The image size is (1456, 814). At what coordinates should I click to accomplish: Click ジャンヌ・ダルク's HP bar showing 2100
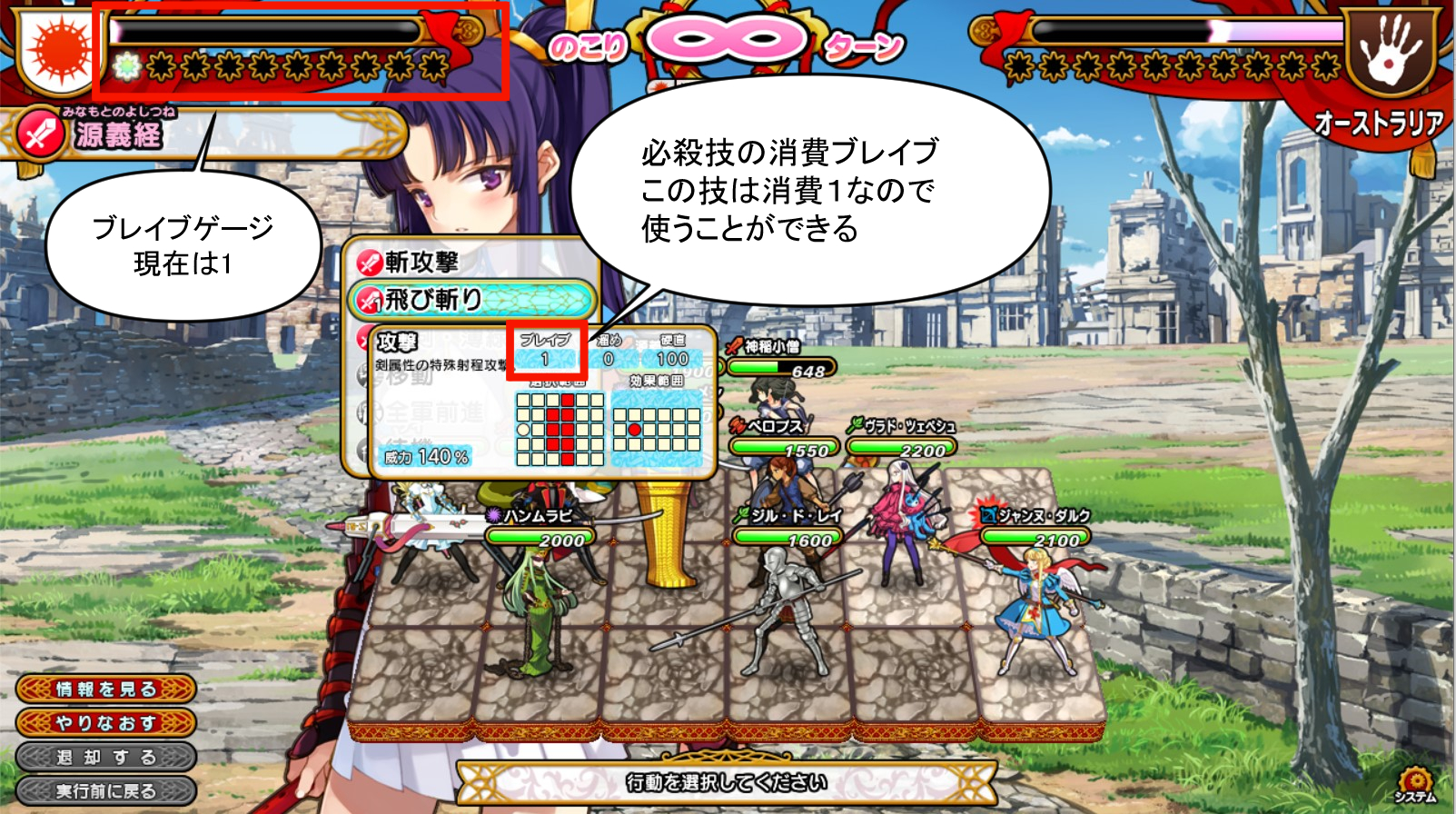pyautogui.click(x=1035, y=538)
